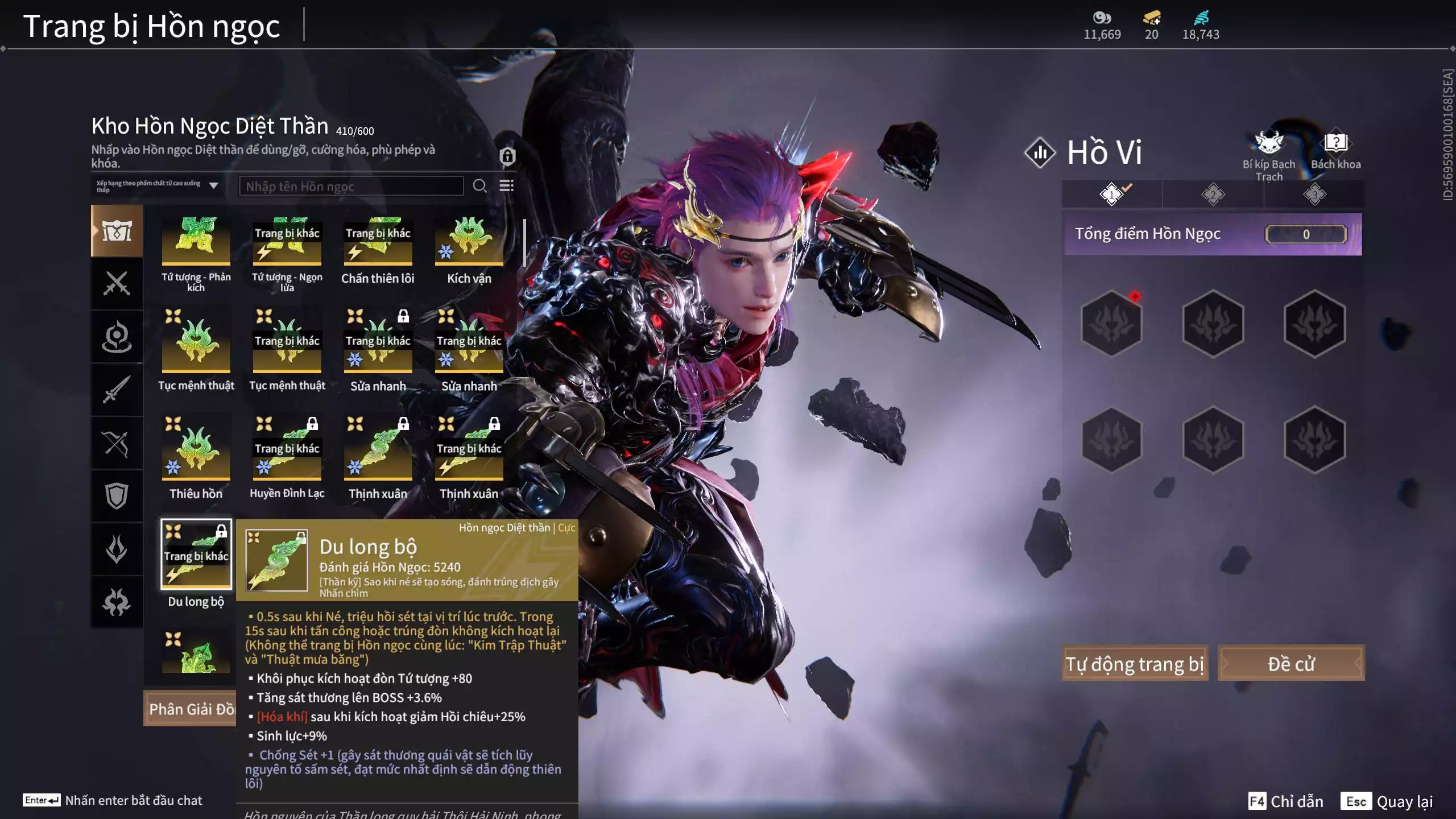Toggle the list view icon beside search
The width and height of the screenshot is (1456, 819).
pyautogui.click(x=506, y=186)
